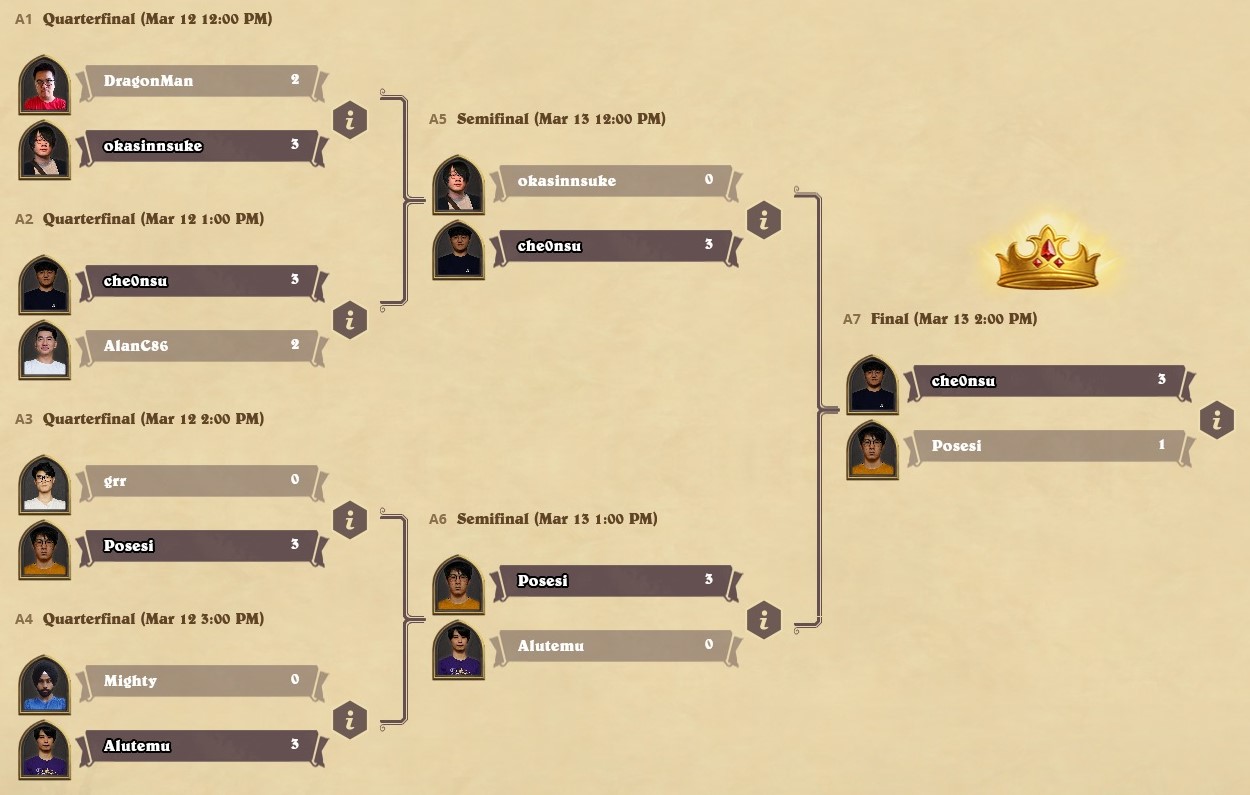Choose Posesi's Final row
1250x795 pixels.
coord(1045,446)
